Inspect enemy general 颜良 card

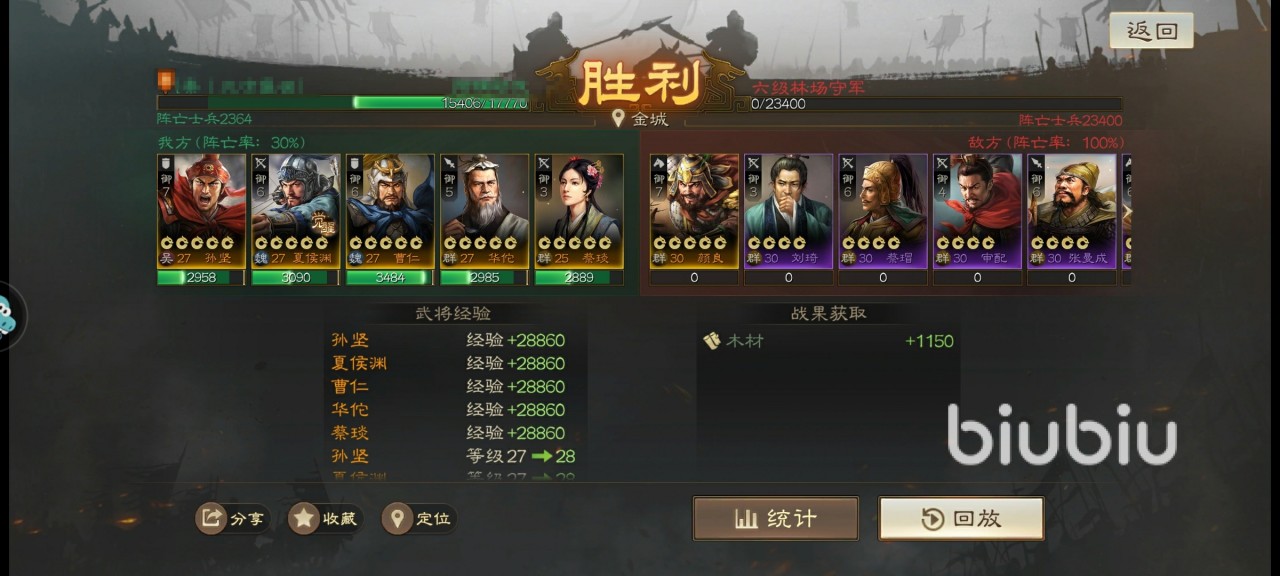point(694,211)
